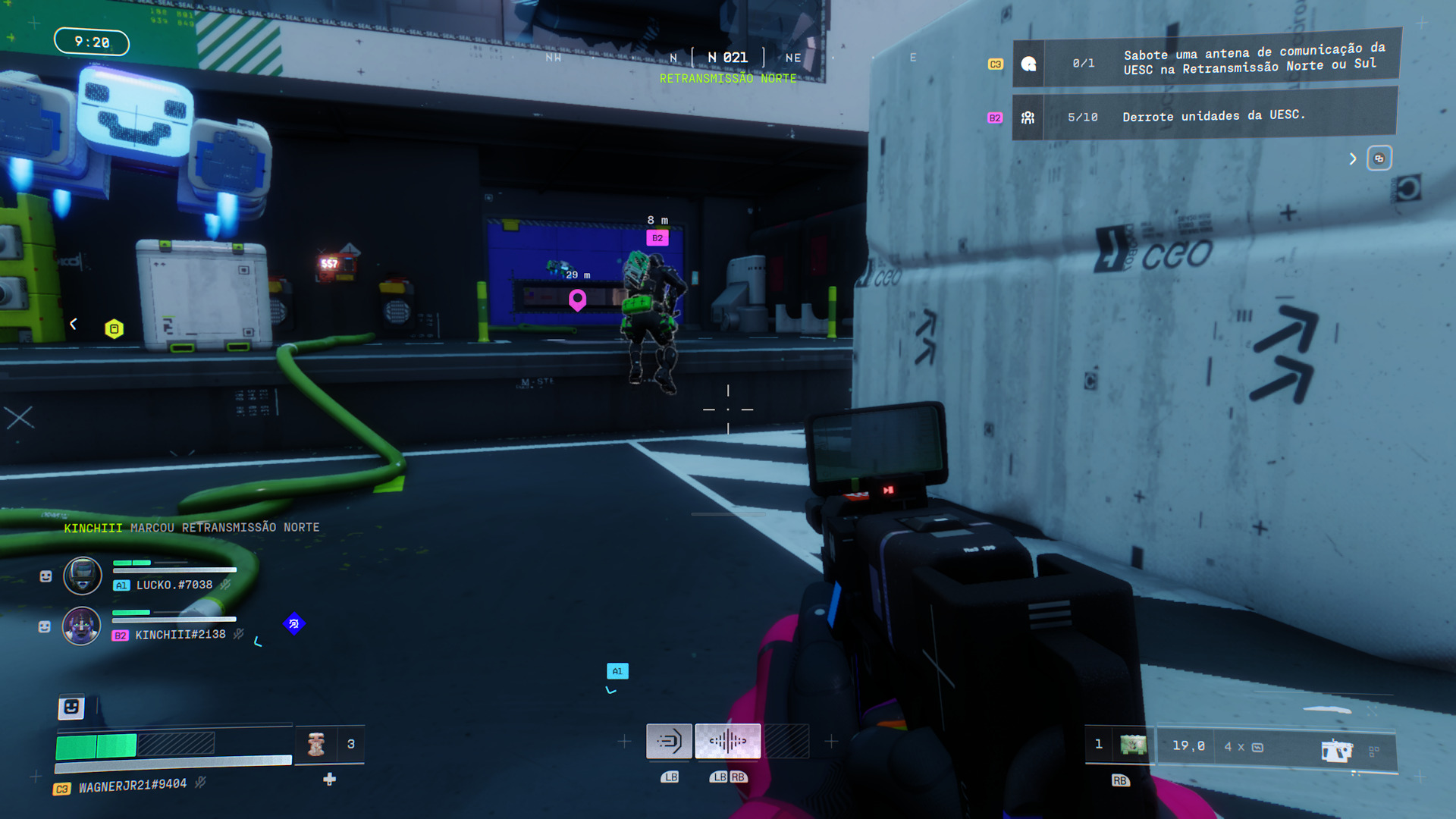This screenshot has width=1456, height=819.
Task: Click the A1 teammate direction marker
Action: 617,671
